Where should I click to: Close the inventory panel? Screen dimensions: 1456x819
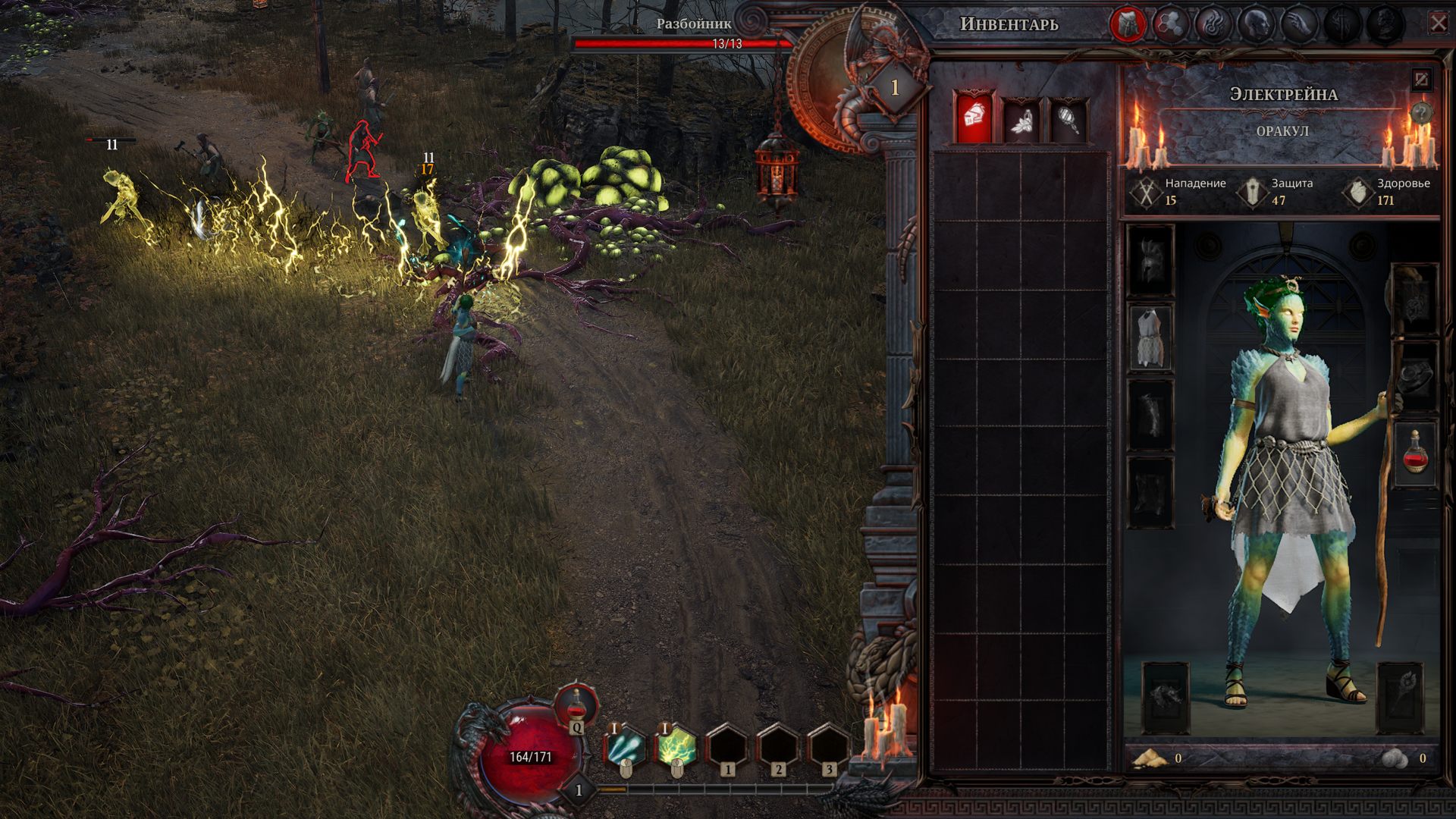(1438, 24)
